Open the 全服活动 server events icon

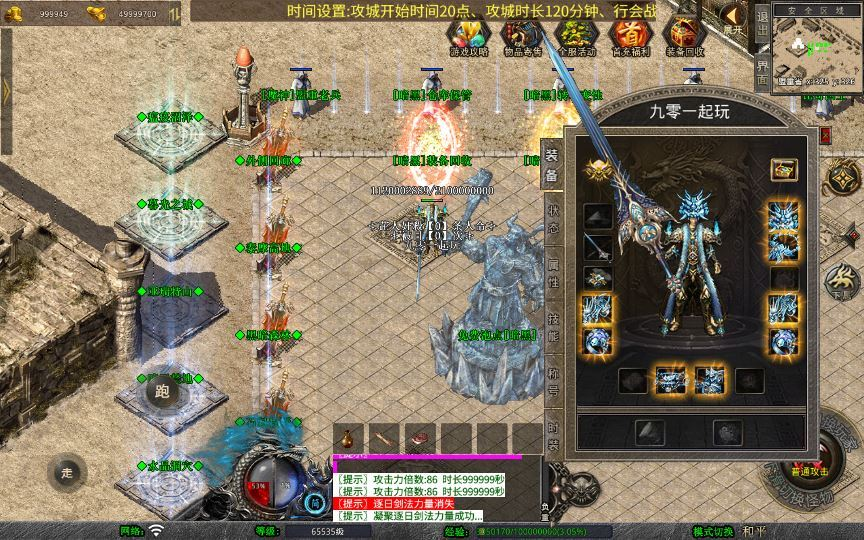[574, 35]
